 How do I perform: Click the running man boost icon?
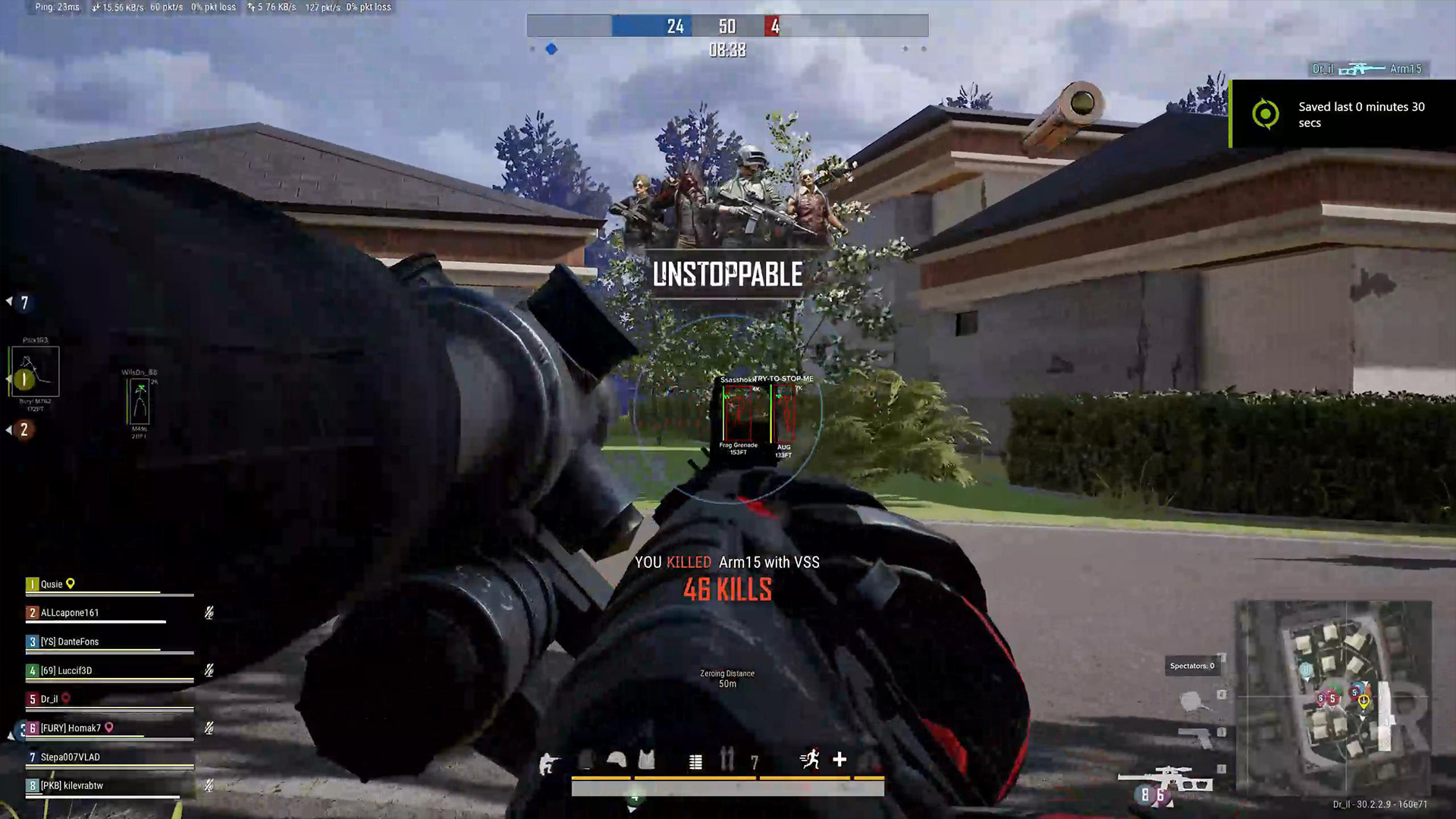click(810, 759)
